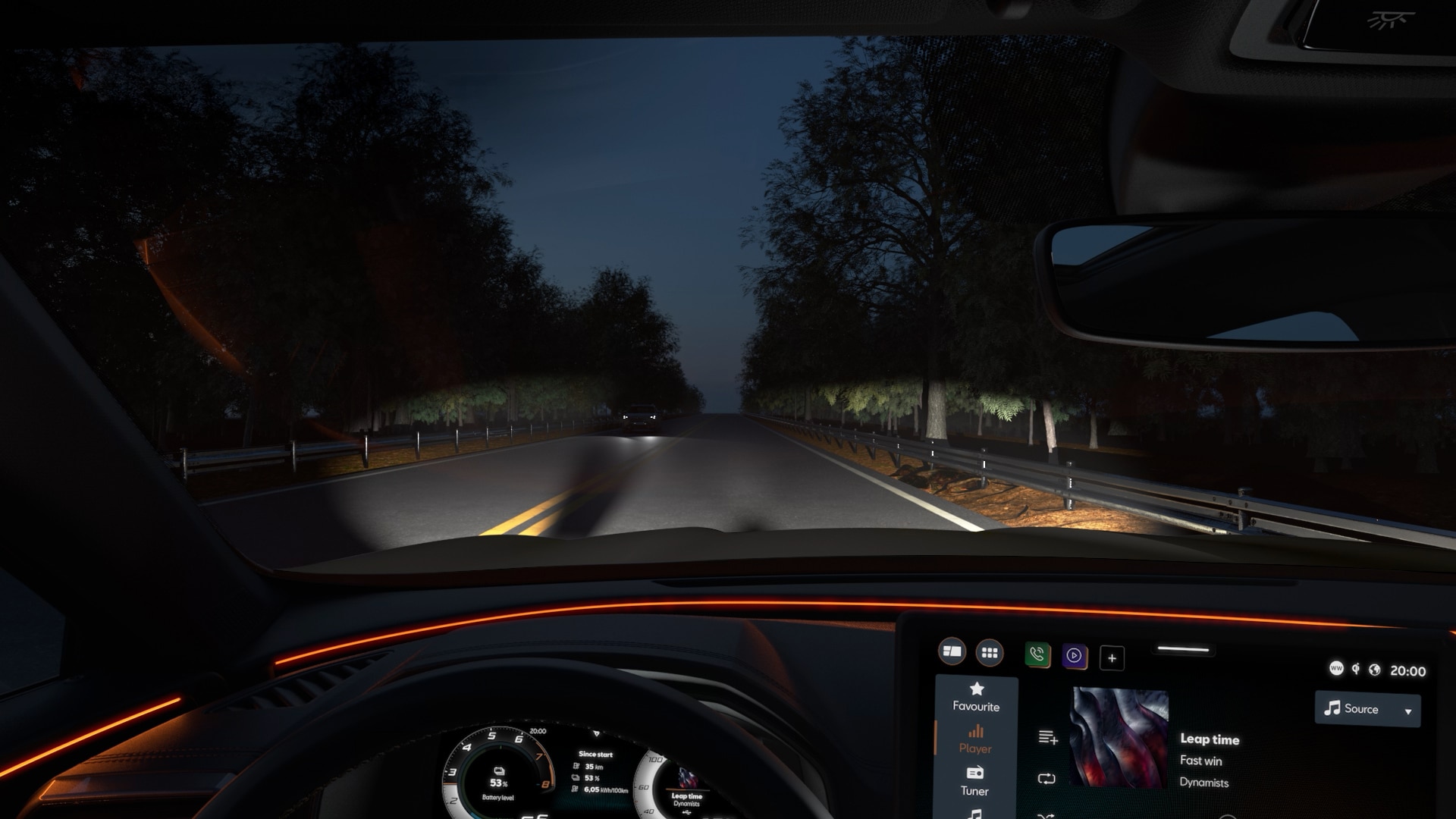Add track to playlist queue icon

(x=1048, y=737)
